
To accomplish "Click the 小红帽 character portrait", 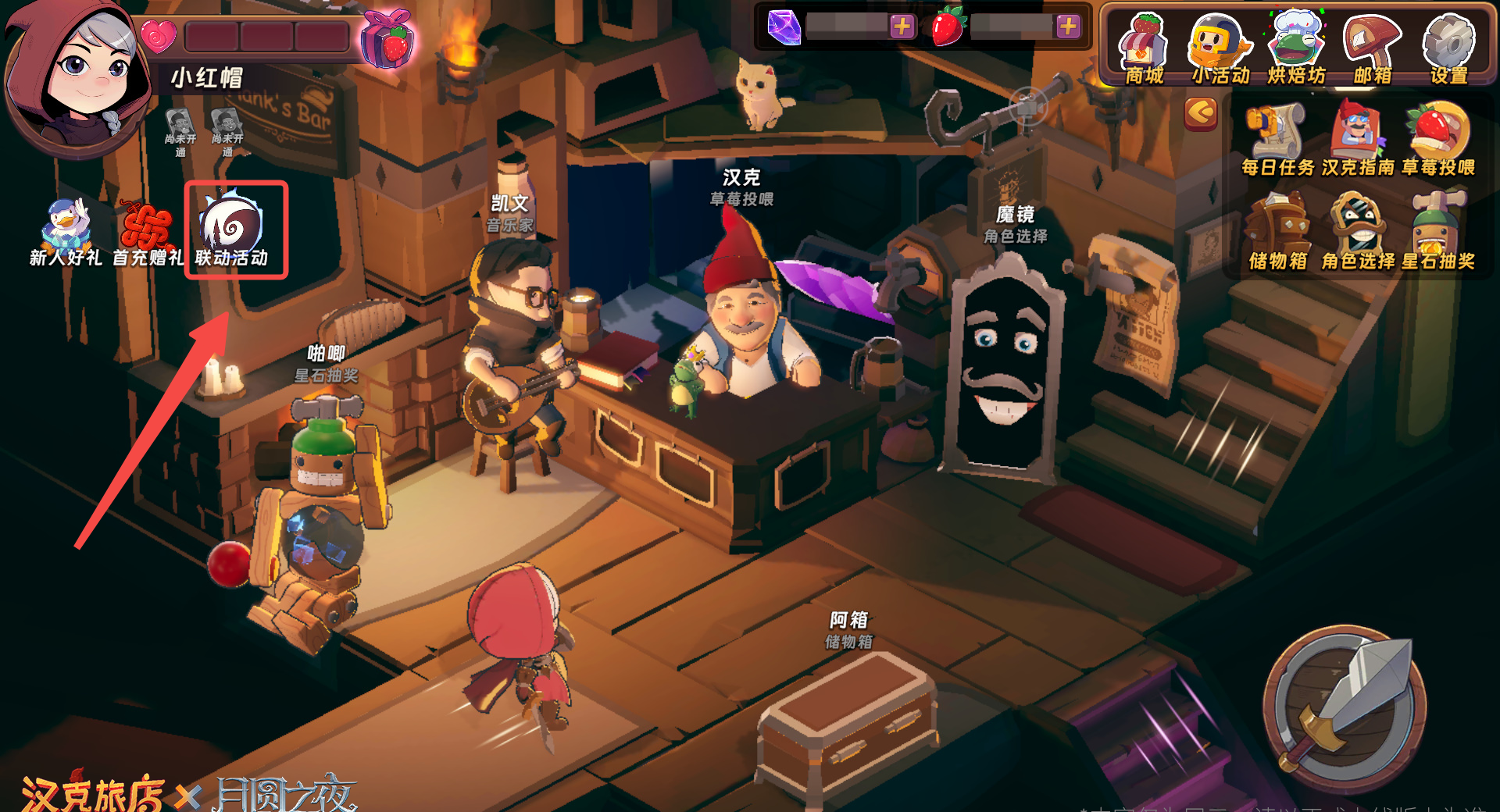I will pyautogui.click(x=77, y=77).
